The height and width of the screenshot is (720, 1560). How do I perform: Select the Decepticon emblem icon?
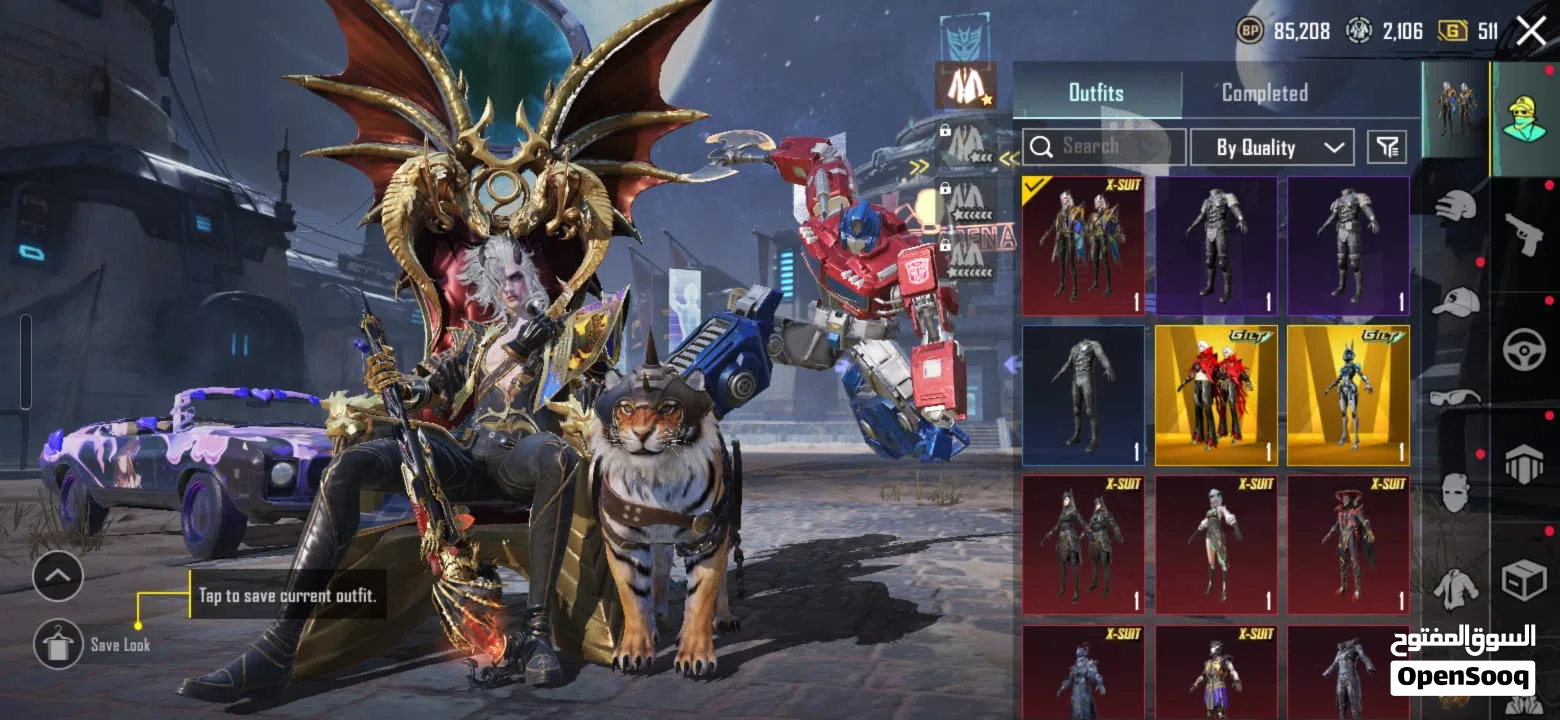(965, 36)
